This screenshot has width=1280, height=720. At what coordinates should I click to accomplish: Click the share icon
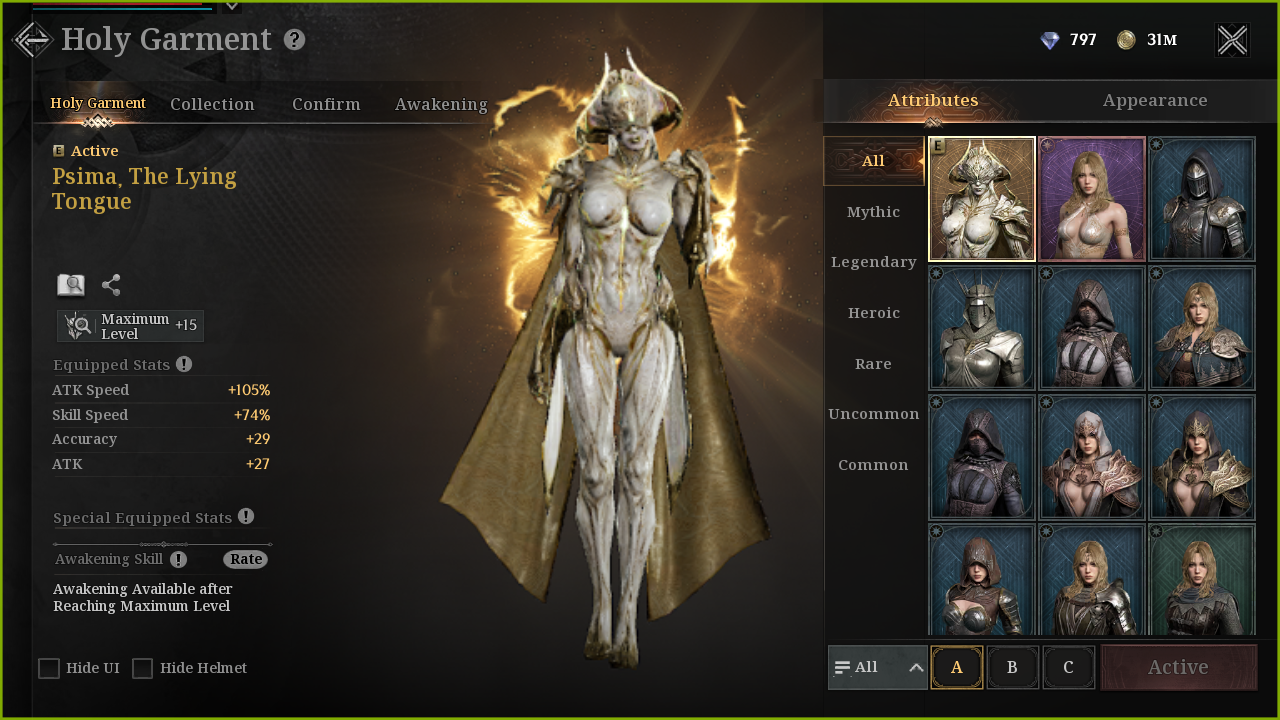[x=111, y=285]
